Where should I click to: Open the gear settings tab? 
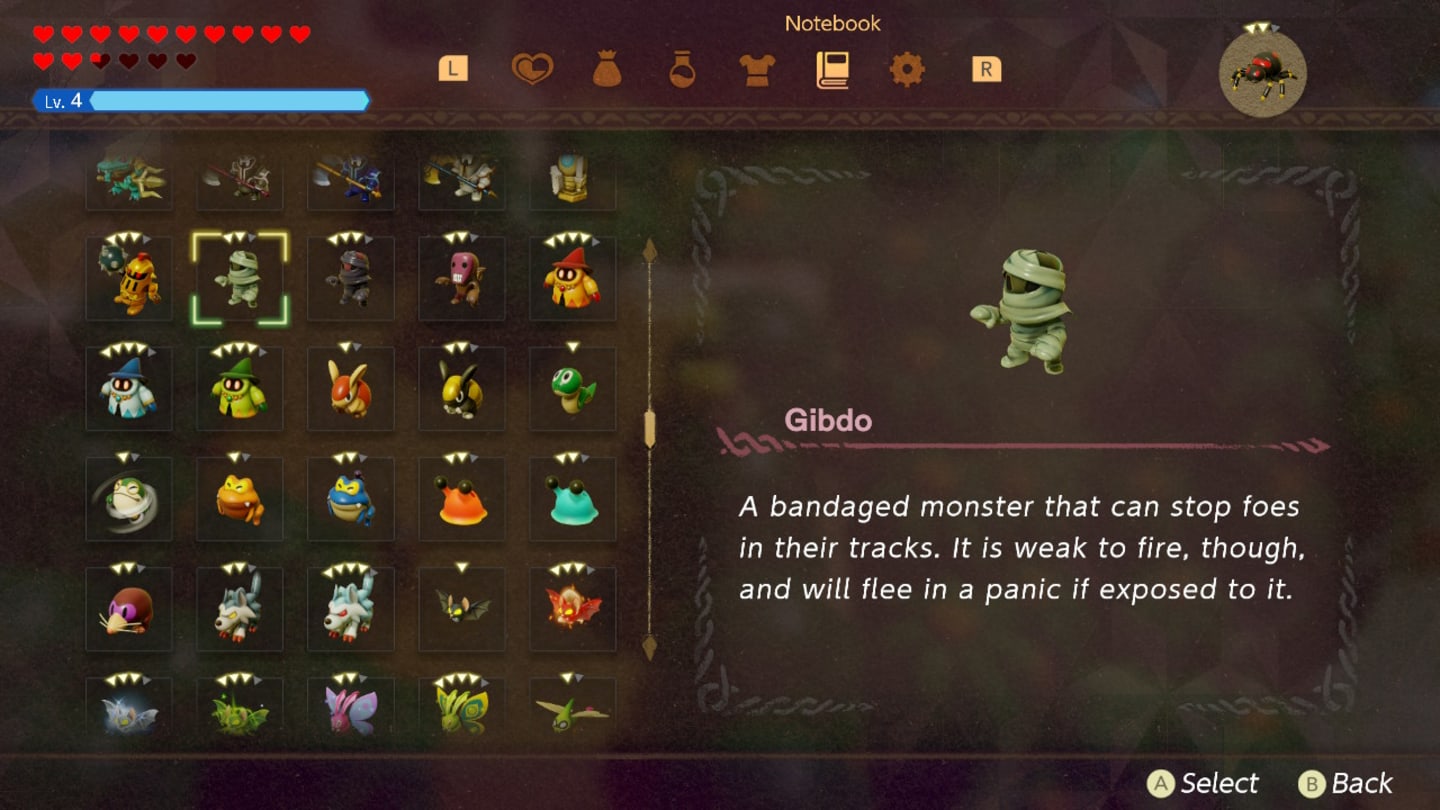pyautogui.click(x=907, y=69)
